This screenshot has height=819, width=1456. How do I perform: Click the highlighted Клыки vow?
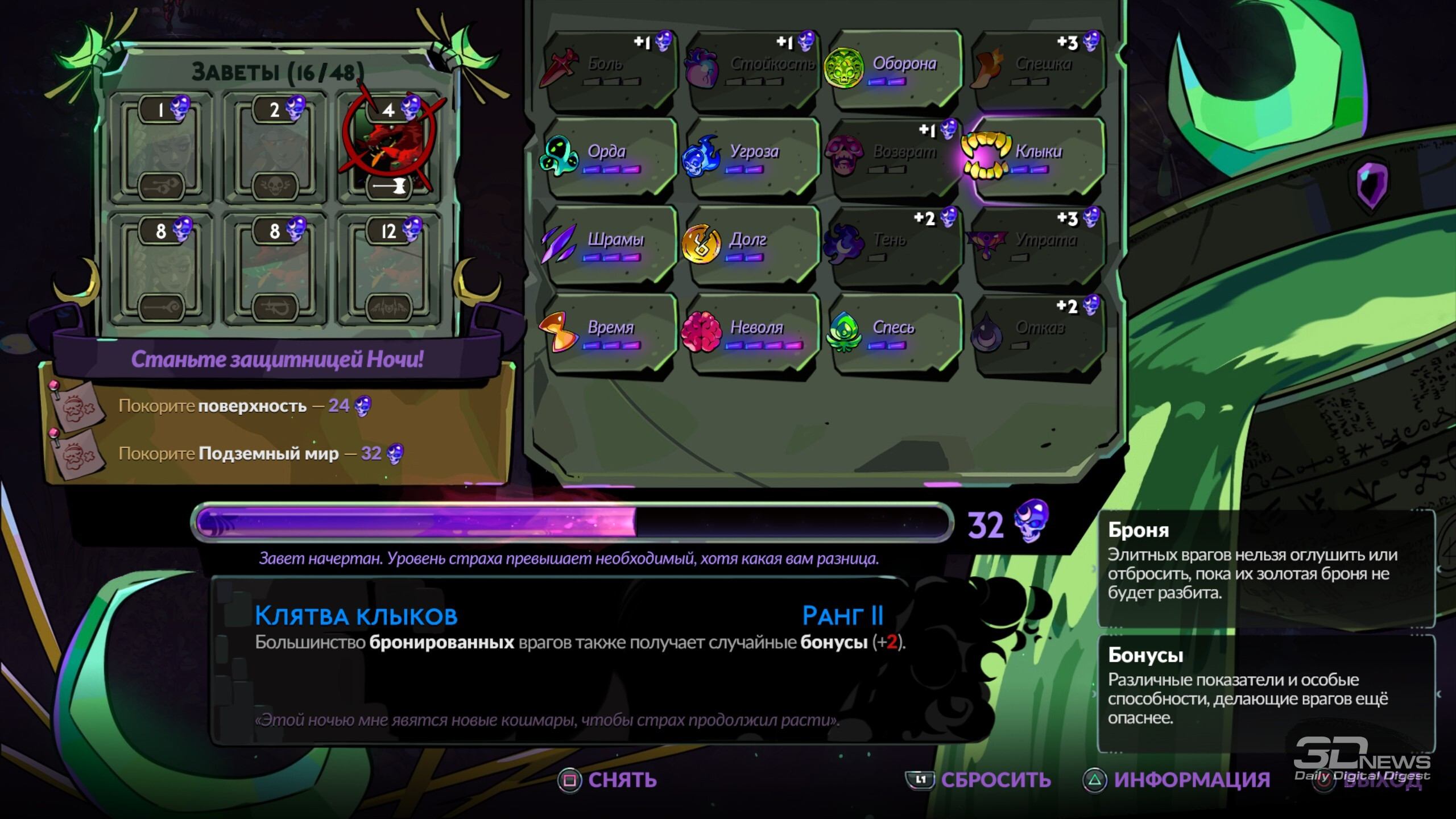1037,158
